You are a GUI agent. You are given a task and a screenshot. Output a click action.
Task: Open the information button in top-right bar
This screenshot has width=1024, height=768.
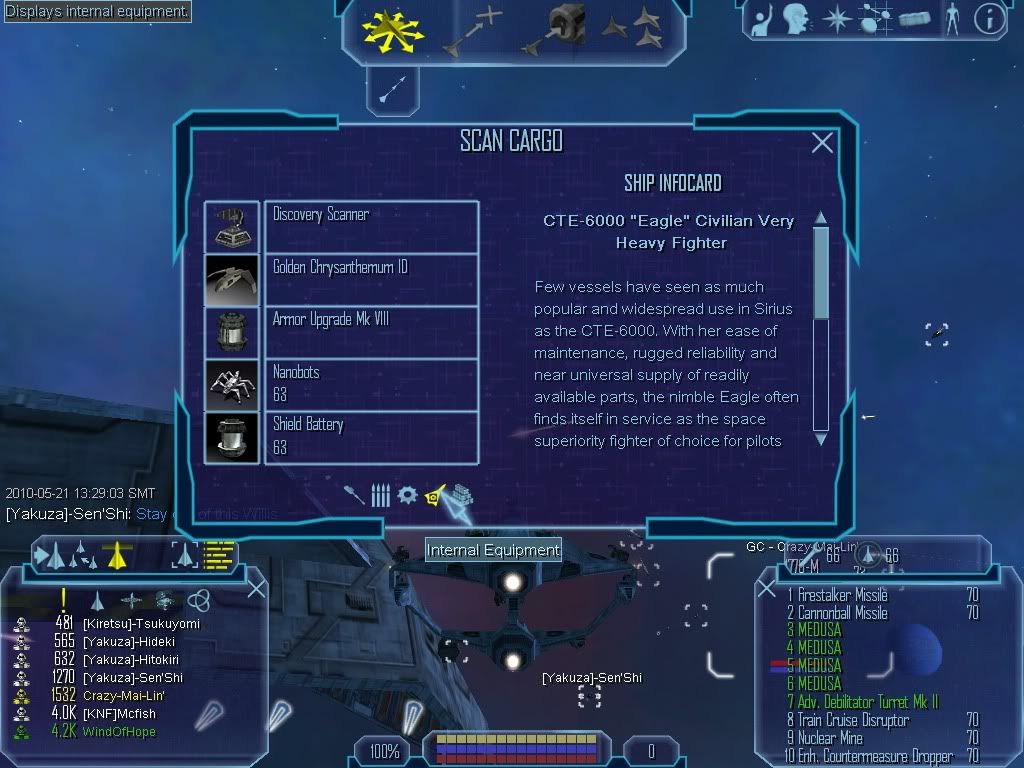pos(988,19)
